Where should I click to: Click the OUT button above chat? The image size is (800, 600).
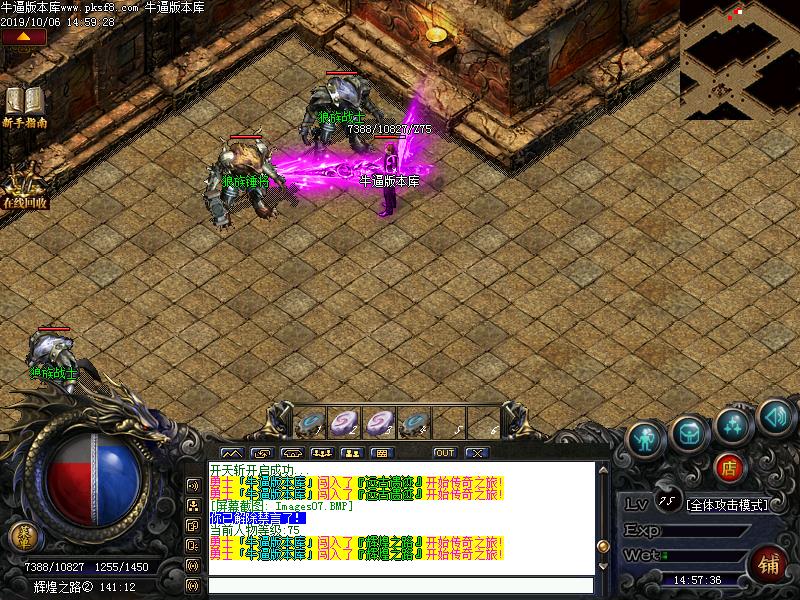(444, 453)
